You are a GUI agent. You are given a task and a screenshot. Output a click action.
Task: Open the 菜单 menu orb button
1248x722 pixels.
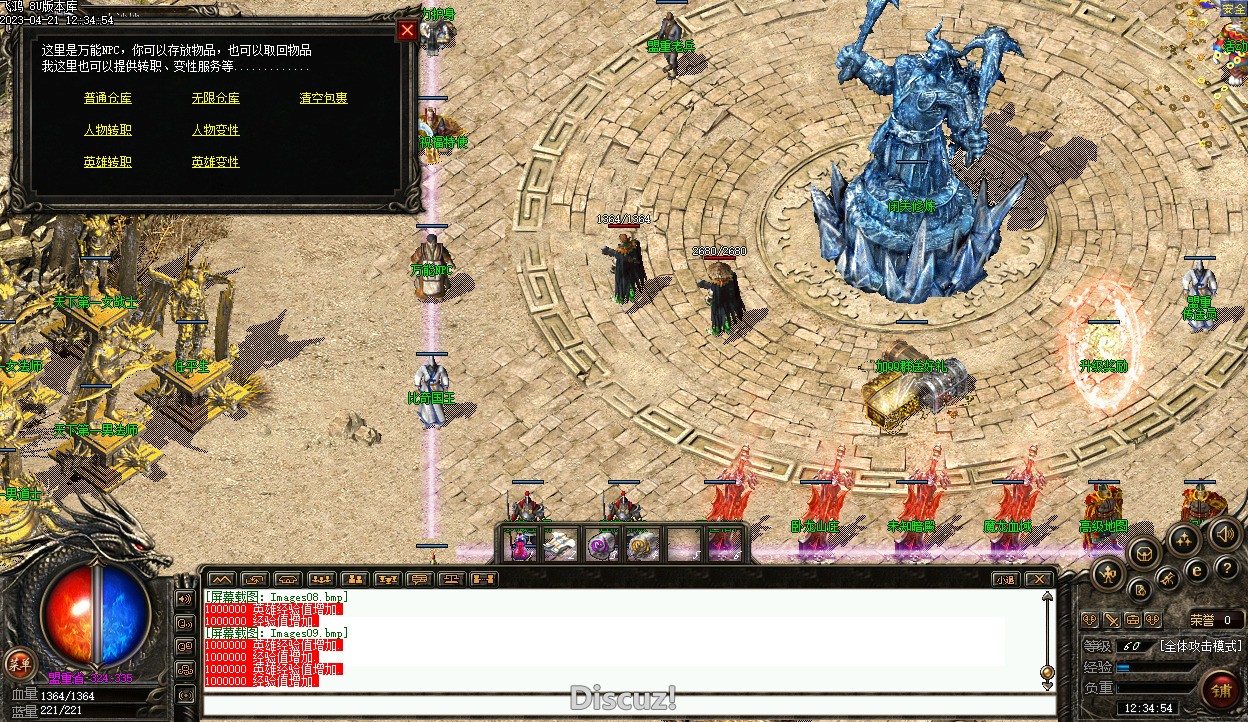tap(19, 662)
